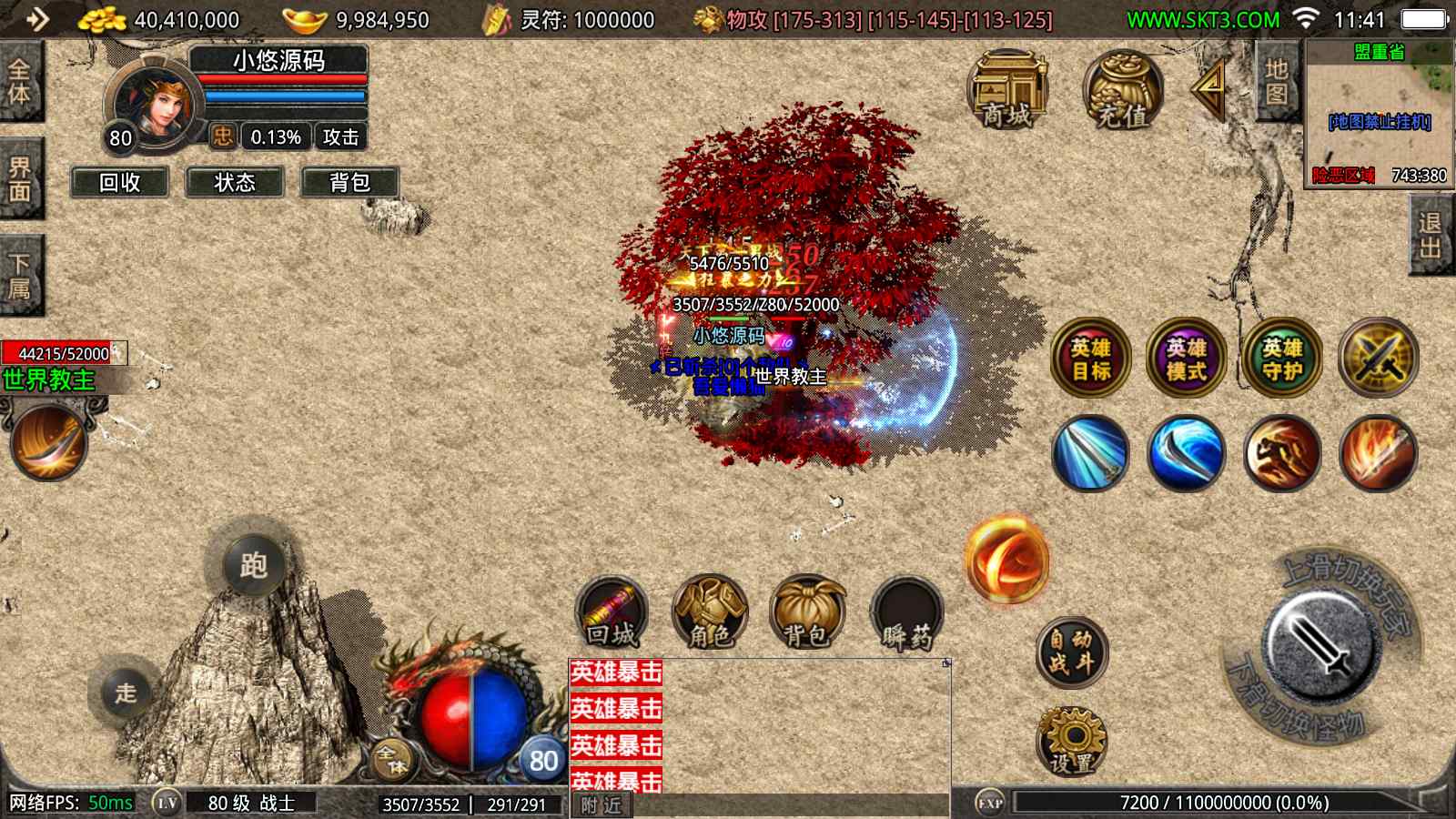Open the 背包 button under the portrait
Image resolution: width=1456 pixels, height=819 pixels.
click(349, 182)
